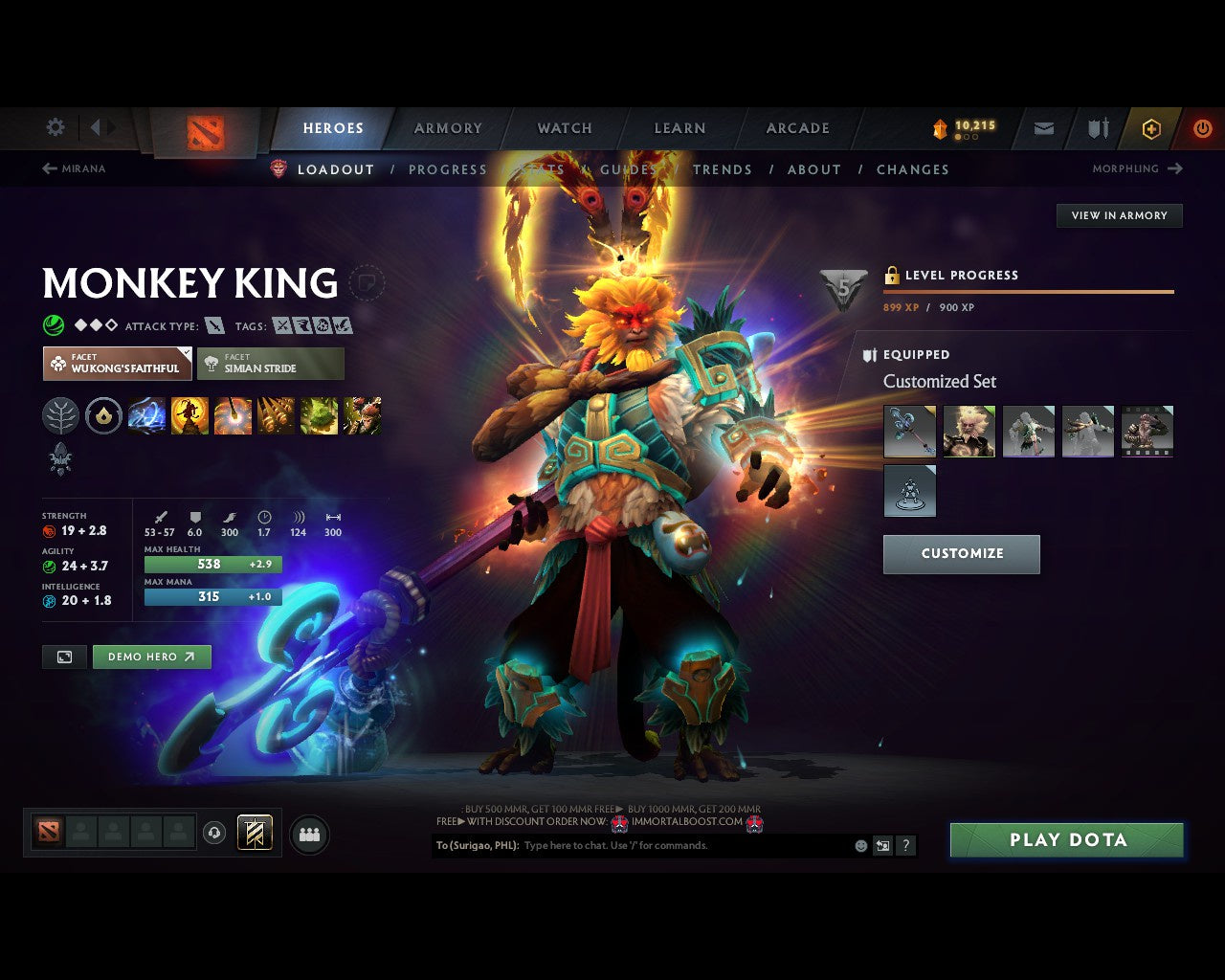Type in the chat input field

pos(670,846)
